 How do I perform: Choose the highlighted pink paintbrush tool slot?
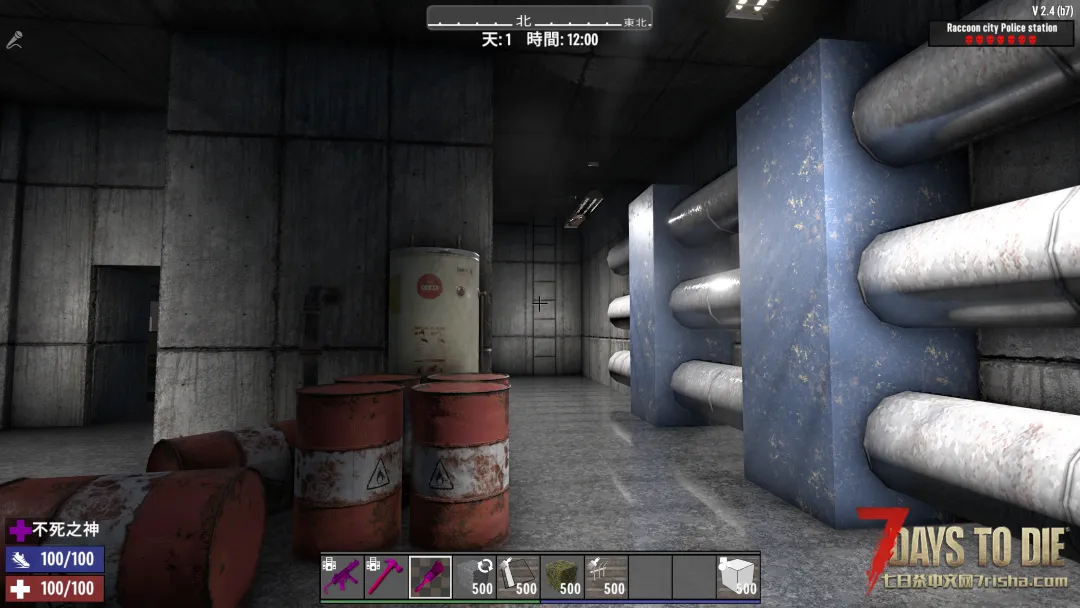tap(430, 577)
